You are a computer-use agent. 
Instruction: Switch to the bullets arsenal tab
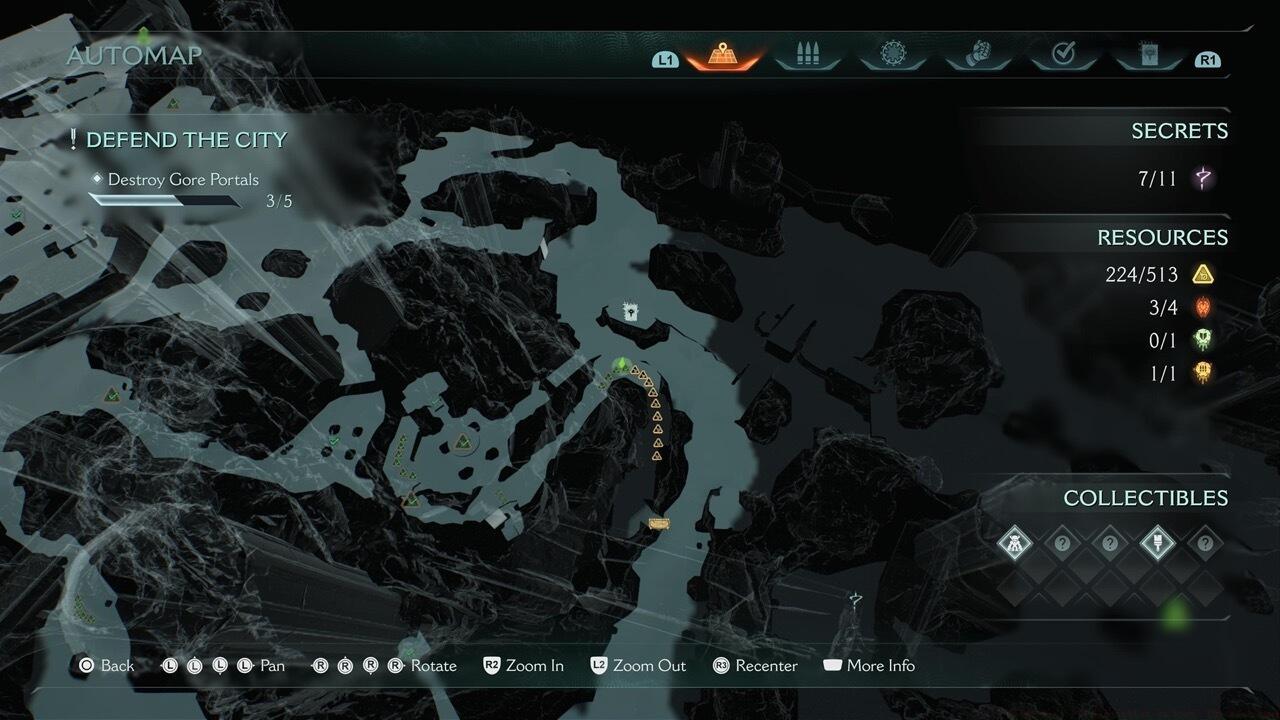[805, 56]
